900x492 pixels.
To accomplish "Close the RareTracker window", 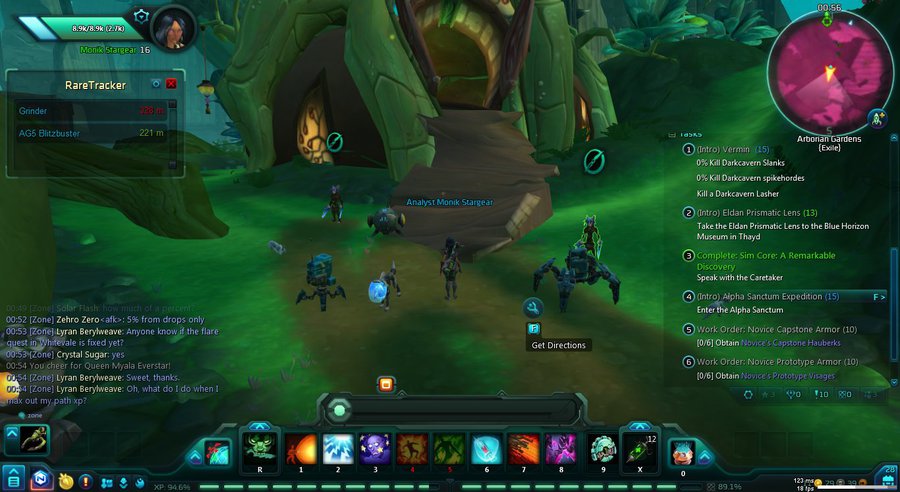I will (x=171, y=84).
